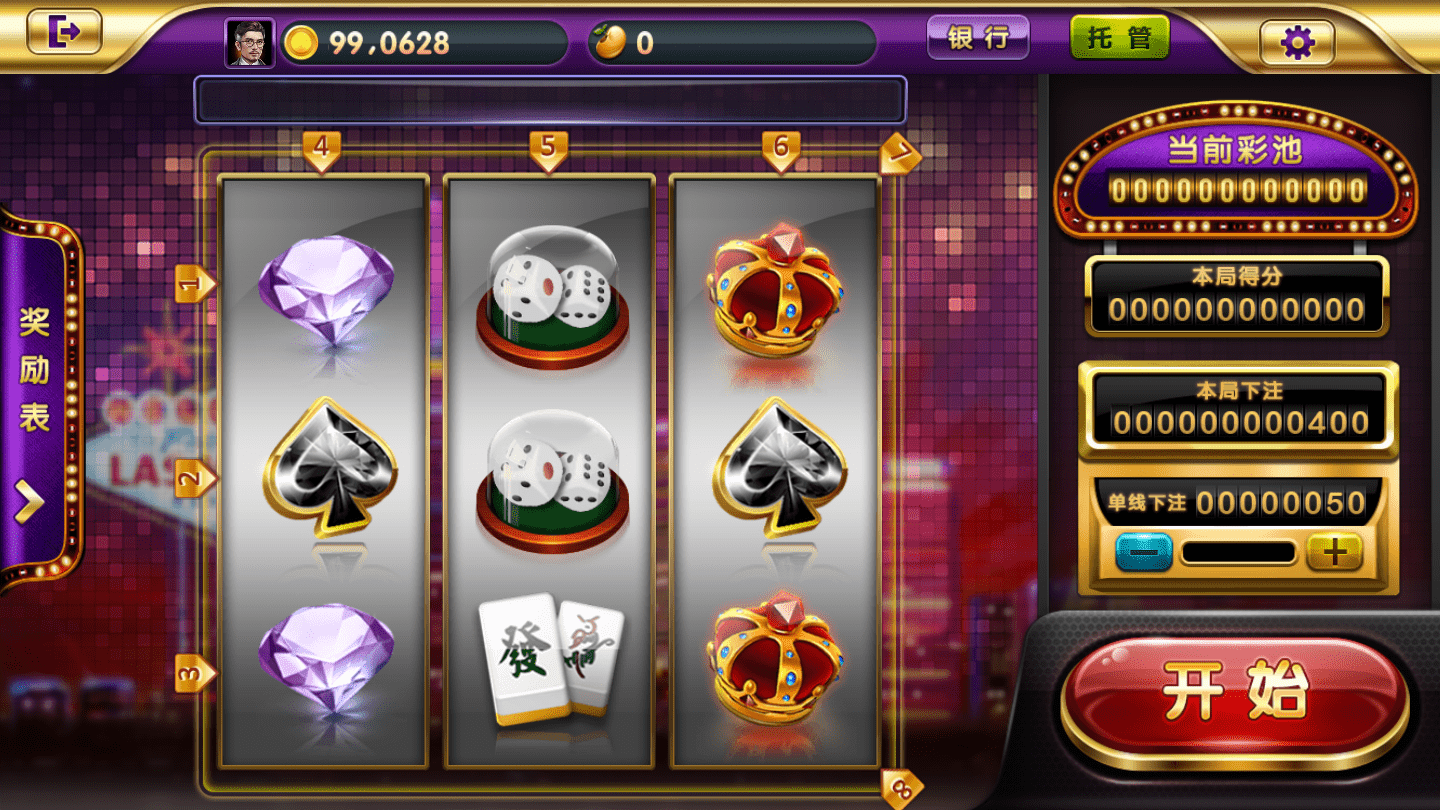Screen dimensions: 1440x810
Task: Activate payline marker number 7
Action: tap(901, 154)
